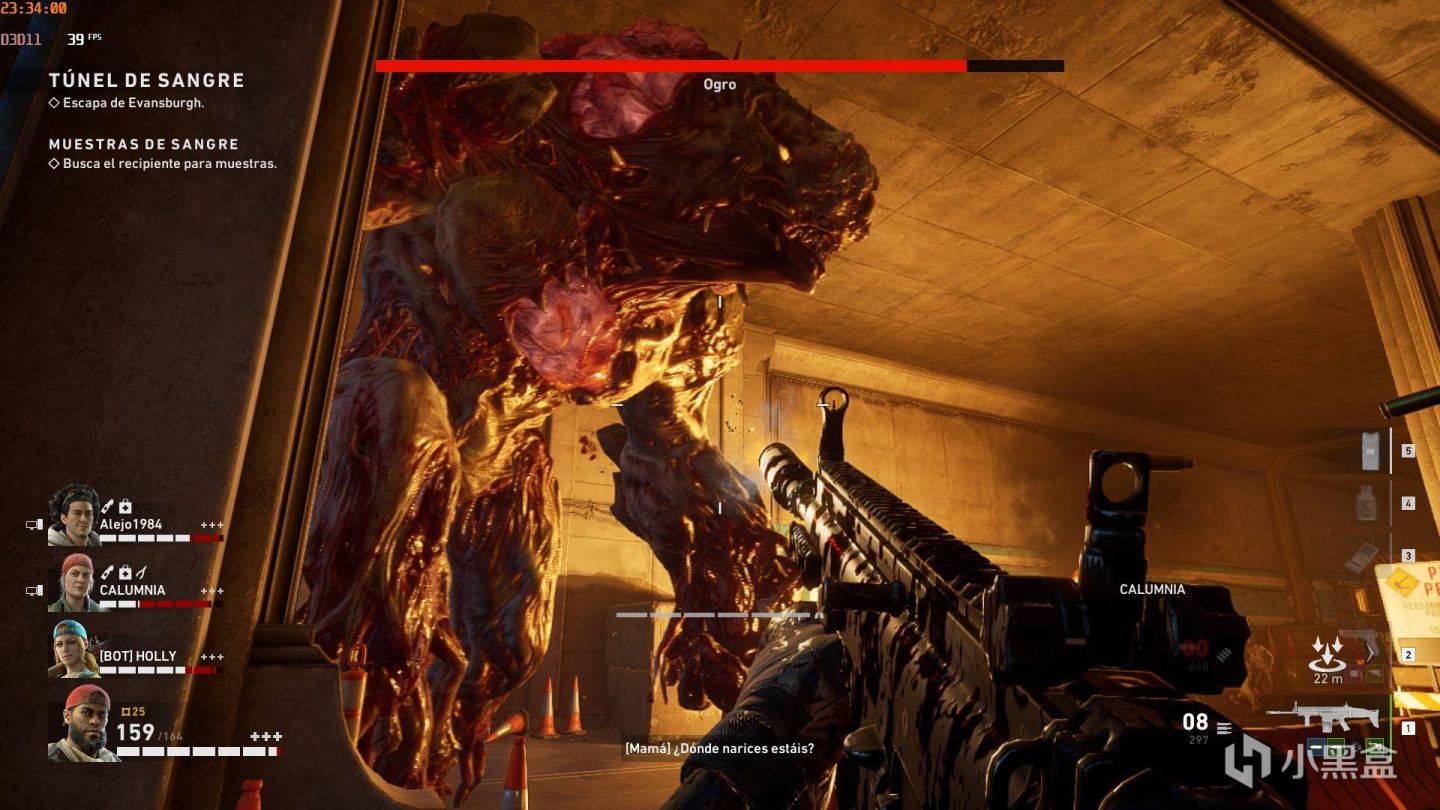This screenshot has width=1440, height=810.
Task: Click Alejo1984's teammate portrait
Action: 74,516
